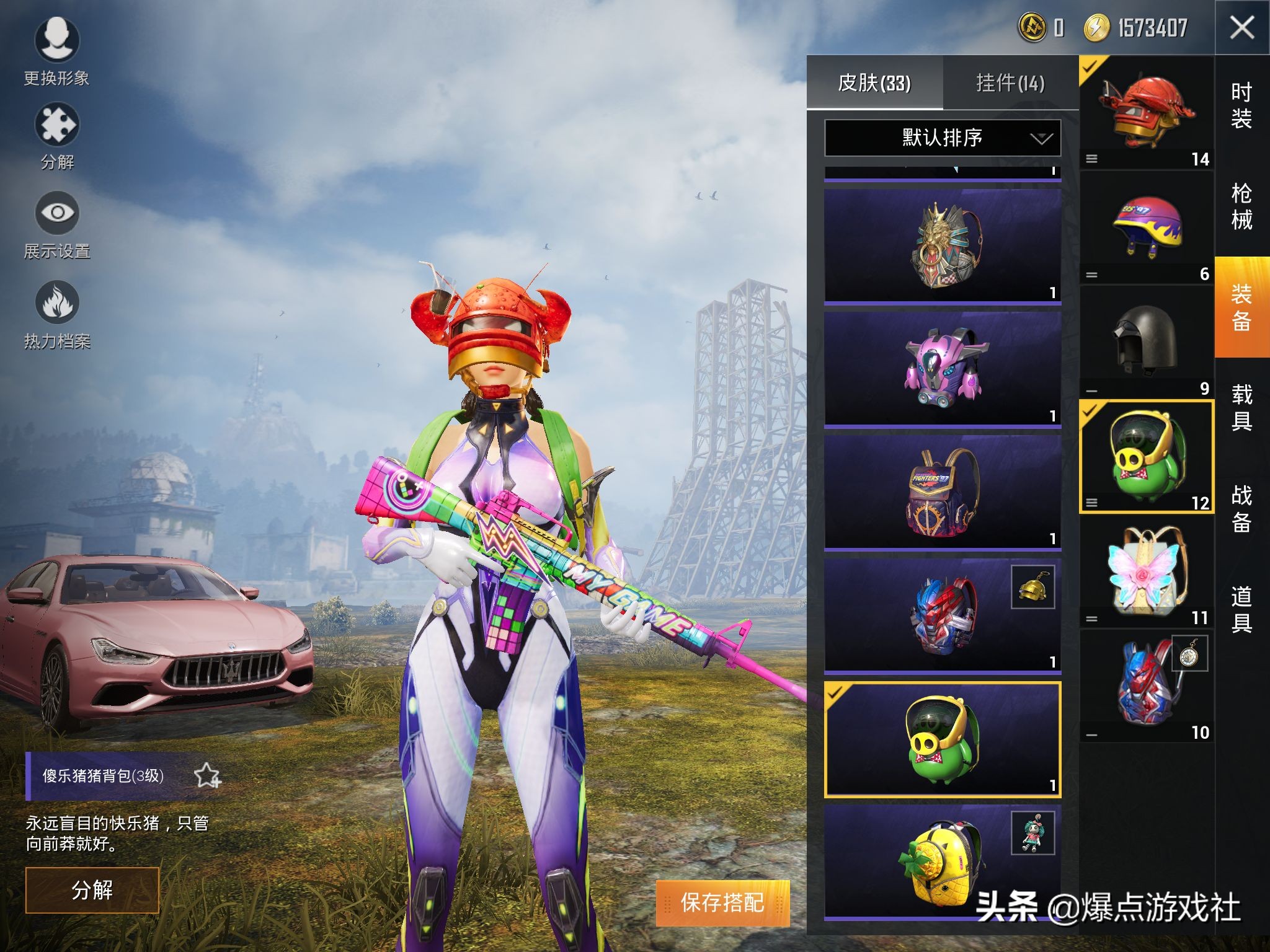Viewport: 1270px width, 952px height.
Task: Open the 更换形象 character change option
Action: click(x=56, y=40)
